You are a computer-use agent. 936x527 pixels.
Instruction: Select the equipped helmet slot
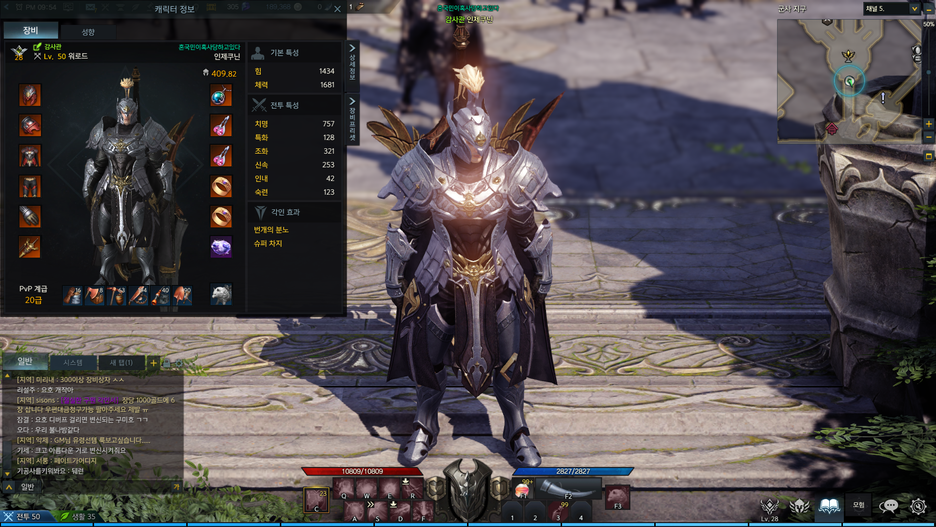30,96
